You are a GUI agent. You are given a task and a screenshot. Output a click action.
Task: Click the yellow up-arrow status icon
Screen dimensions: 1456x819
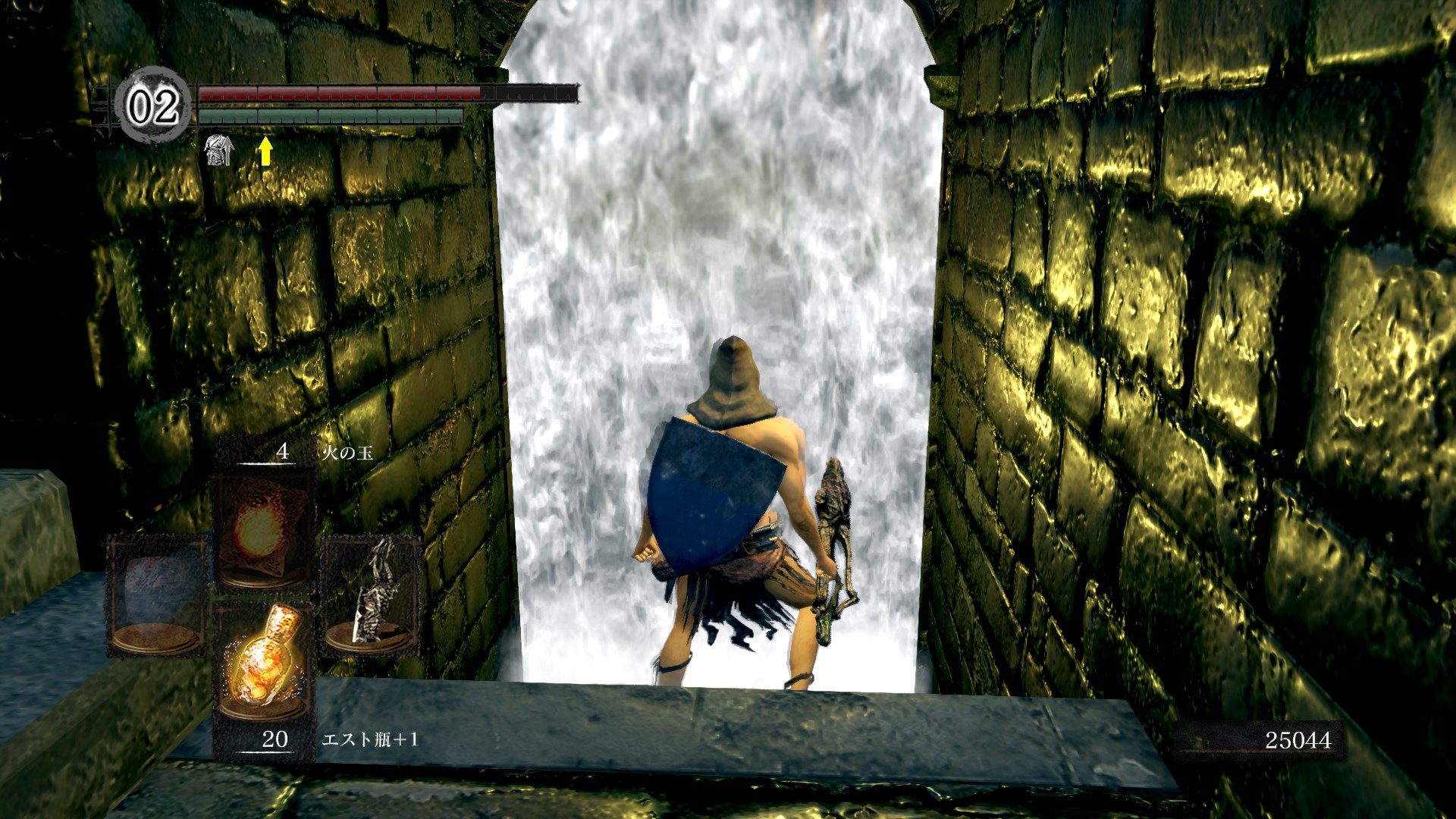point(265,151)
